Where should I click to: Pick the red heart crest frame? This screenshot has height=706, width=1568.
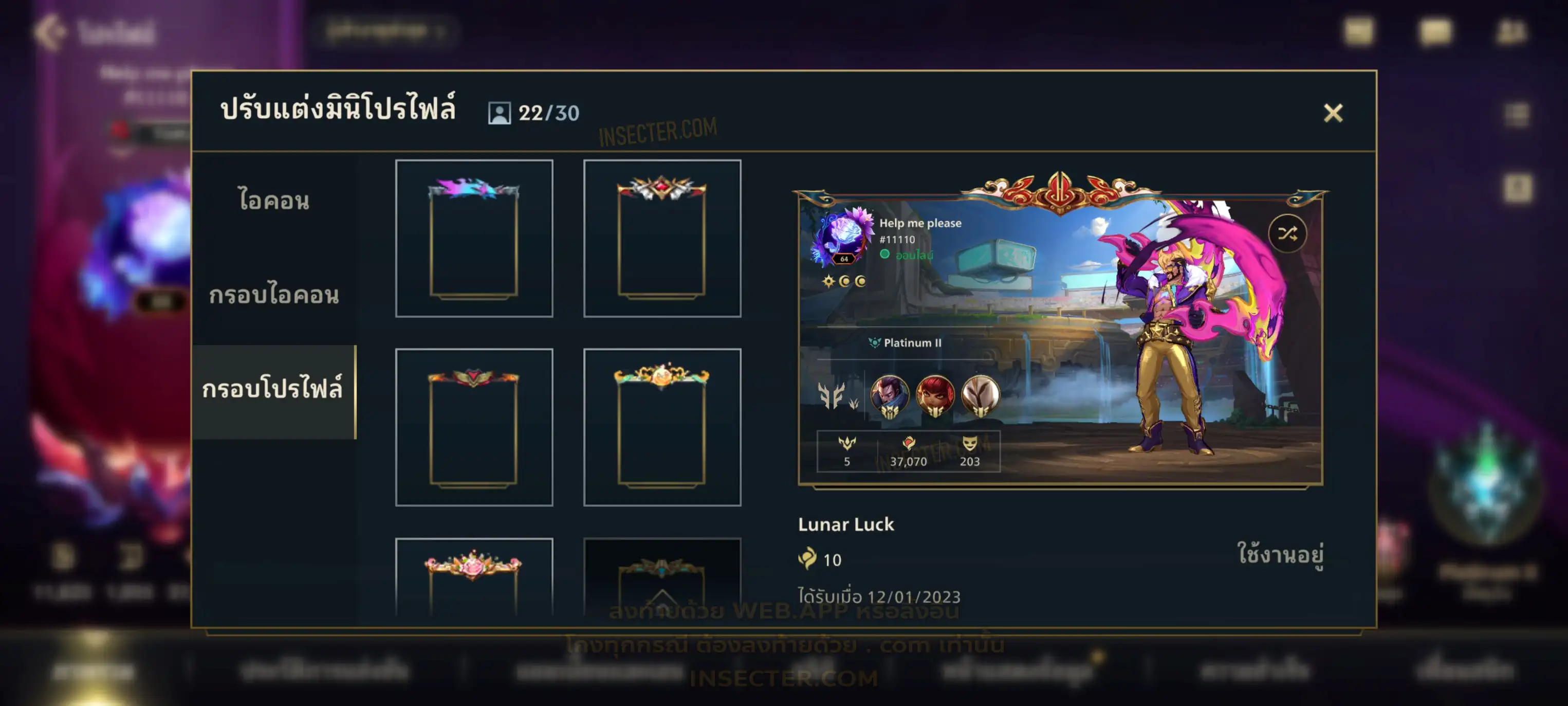pyautogui.click(x=473, y=427)
